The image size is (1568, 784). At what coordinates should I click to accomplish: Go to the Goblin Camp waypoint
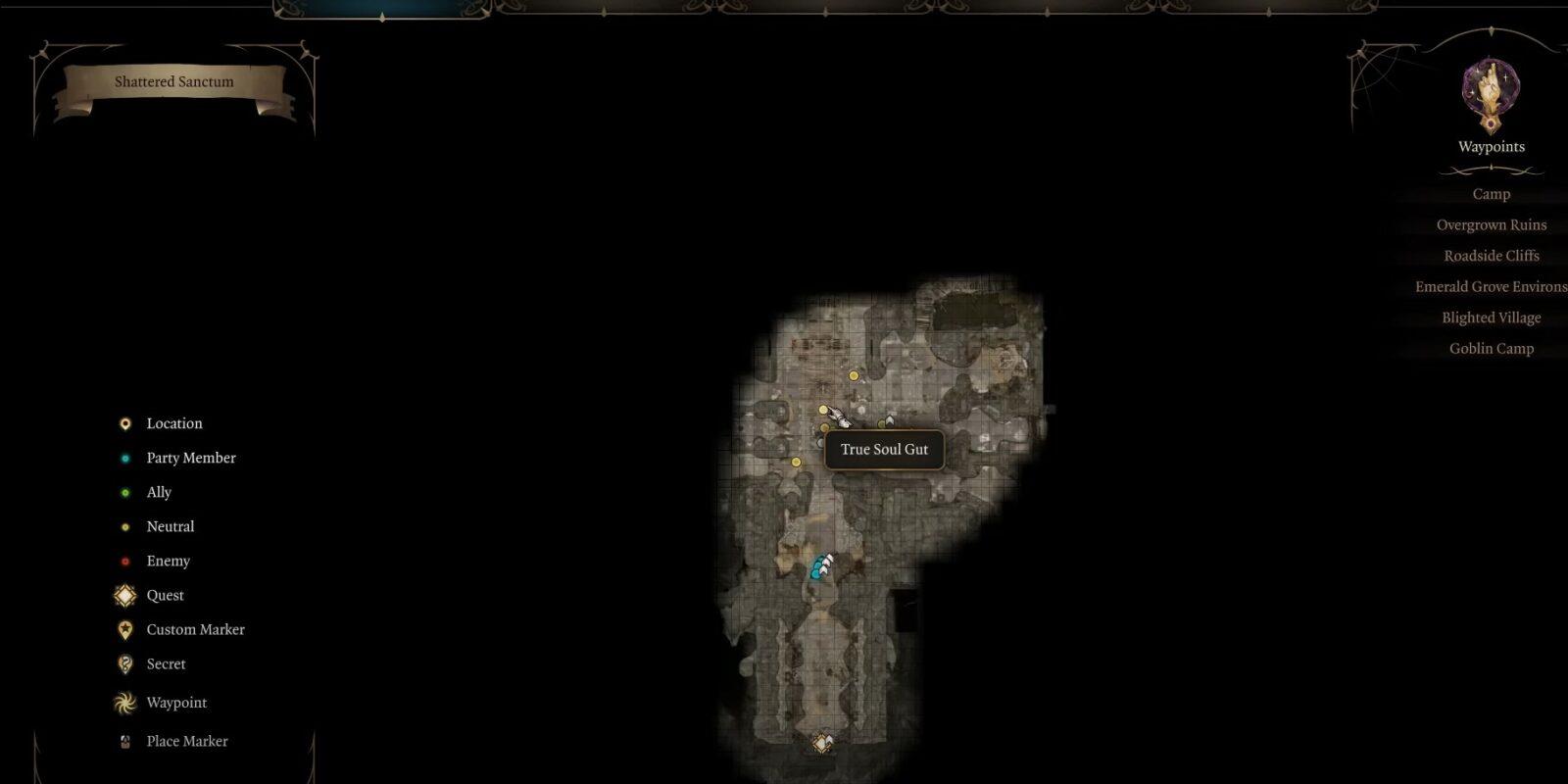tap(1491, 349)
